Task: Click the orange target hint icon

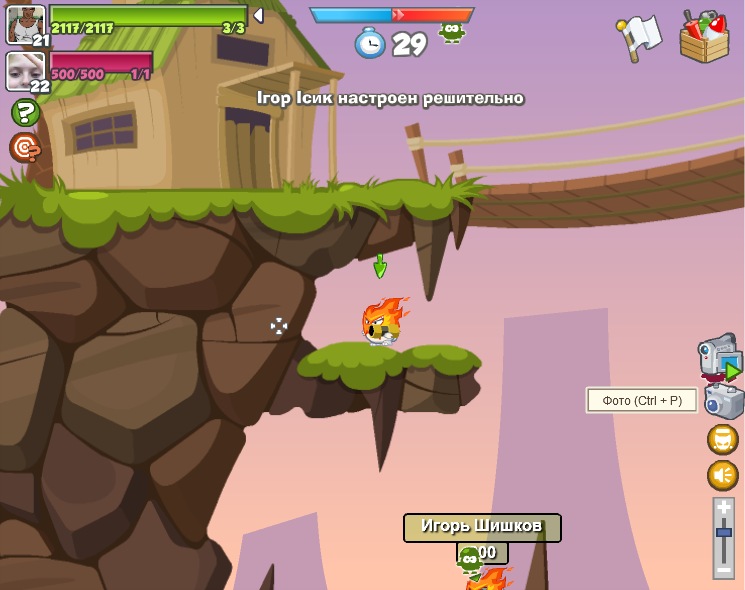Action: point(24,147)
